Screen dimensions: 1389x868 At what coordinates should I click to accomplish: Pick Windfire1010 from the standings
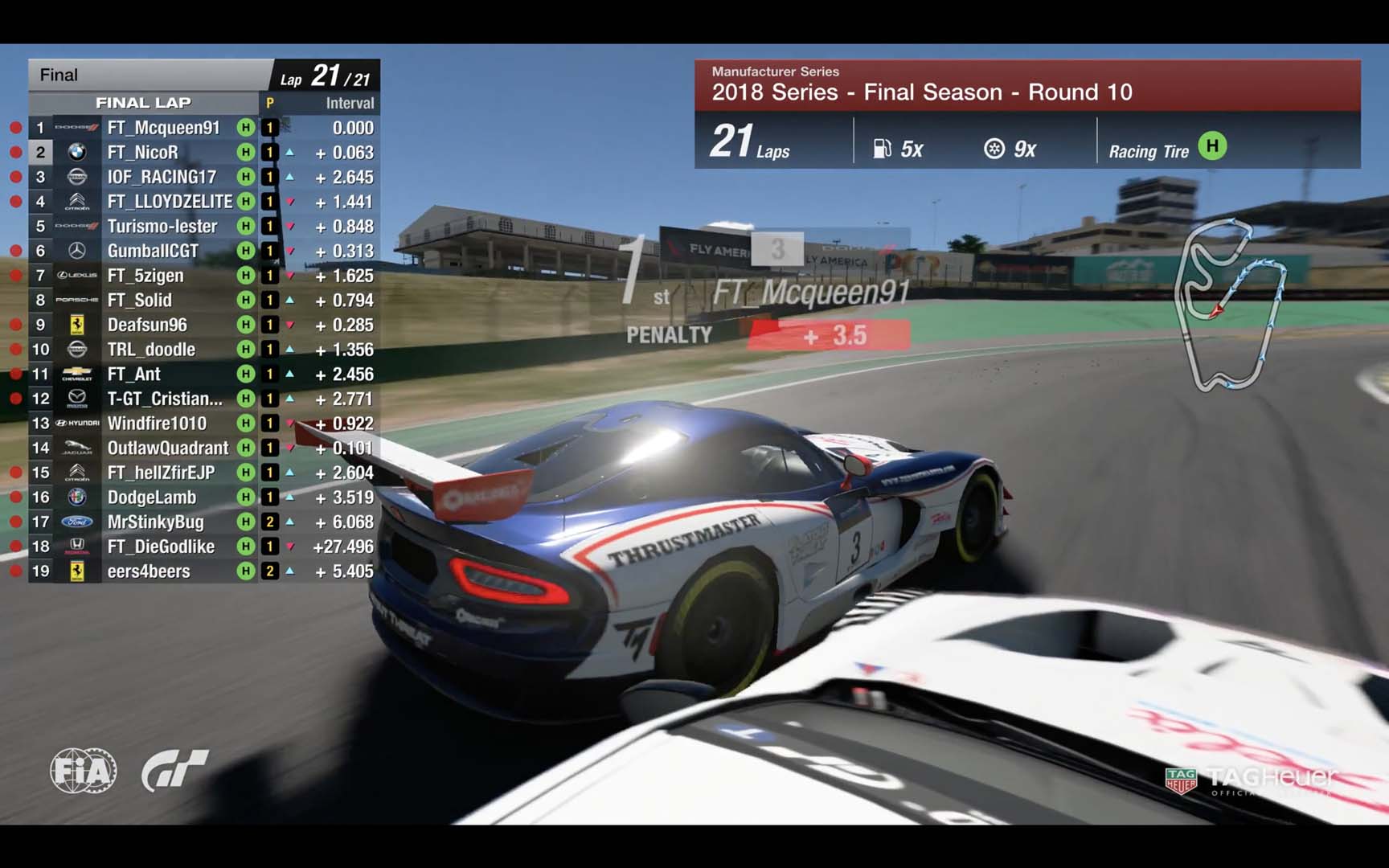[157, 424]
